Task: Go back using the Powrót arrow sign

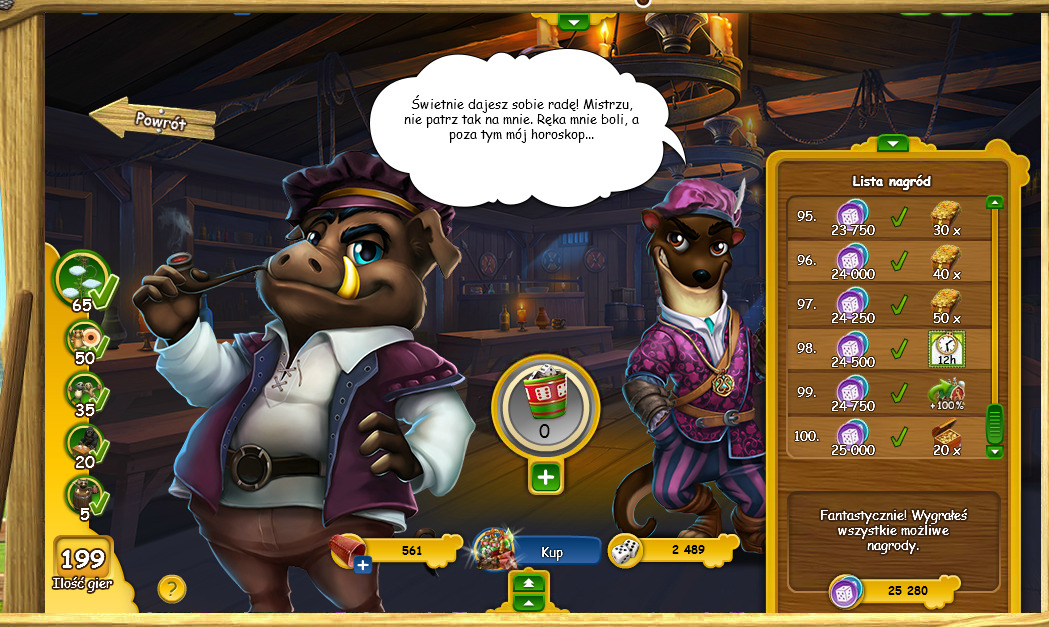Action: point(154,120)
